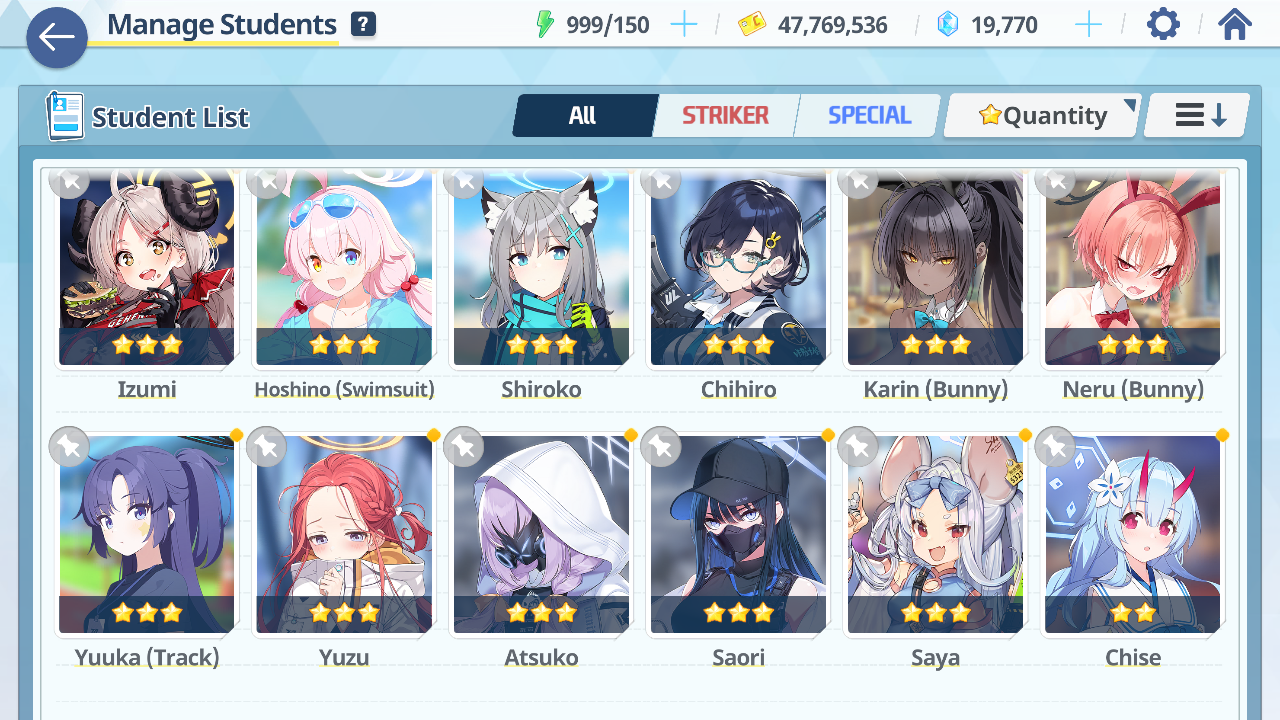Open the Manage Students help icon
The image size is (1280, 720).
[364, 25]
